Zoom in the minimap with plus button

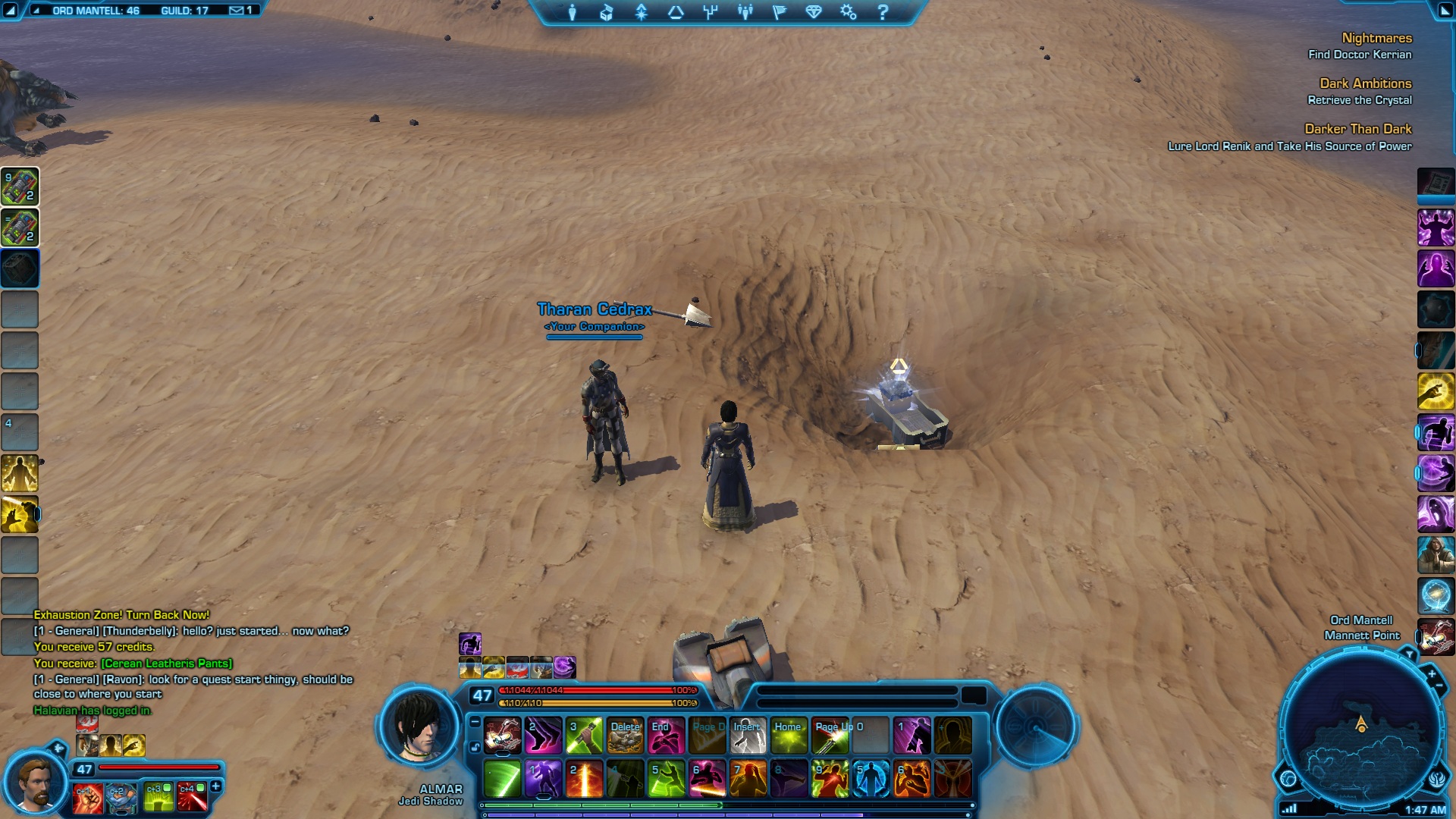[x=1432, y=673]
